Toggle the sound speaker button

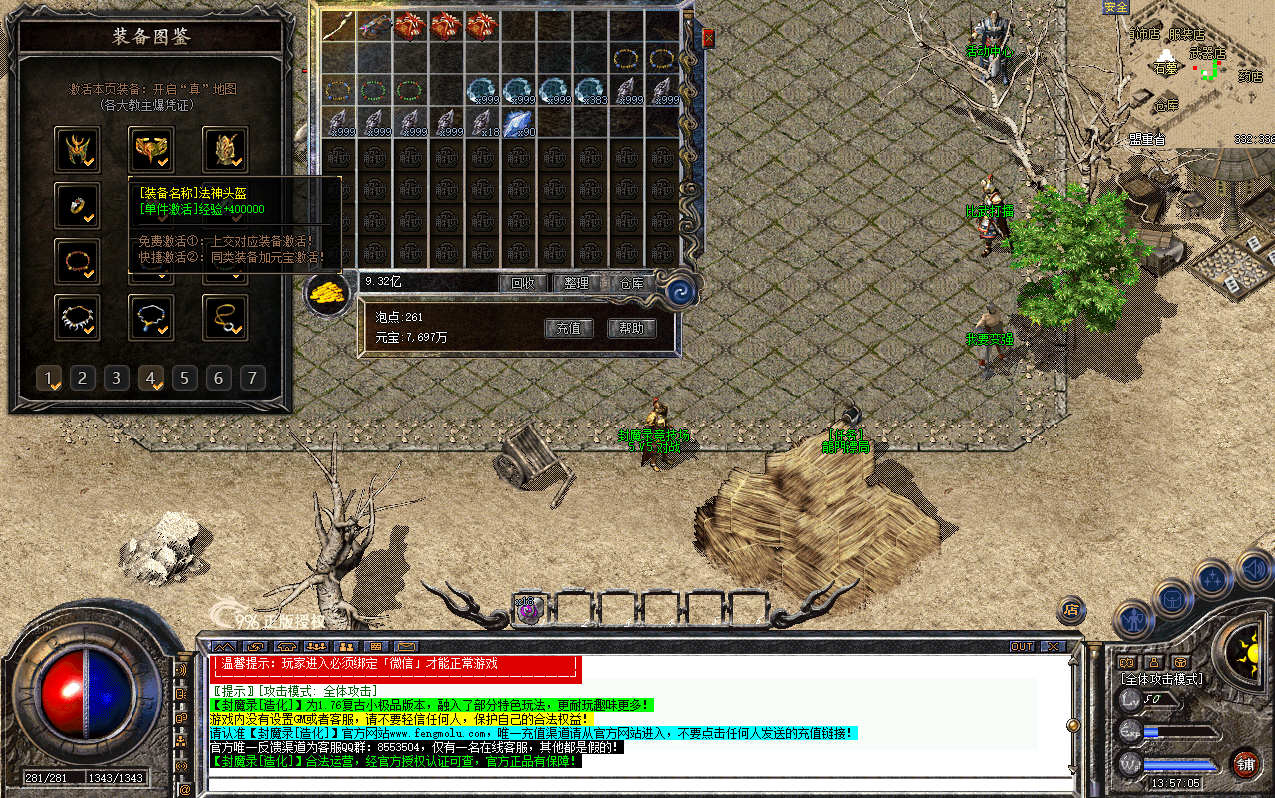(x=1254, y=570)
